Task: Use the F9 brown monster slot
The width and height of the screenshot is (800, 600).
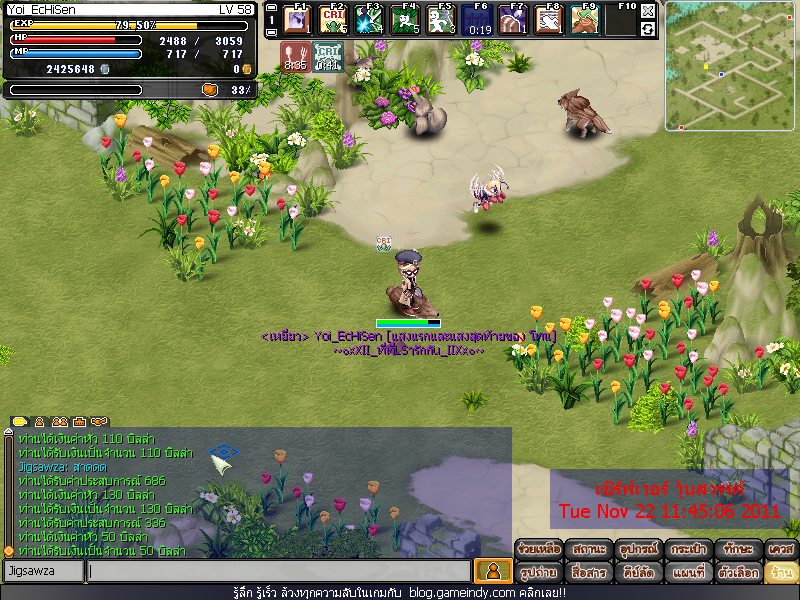Action: click(x=584, y=20)
